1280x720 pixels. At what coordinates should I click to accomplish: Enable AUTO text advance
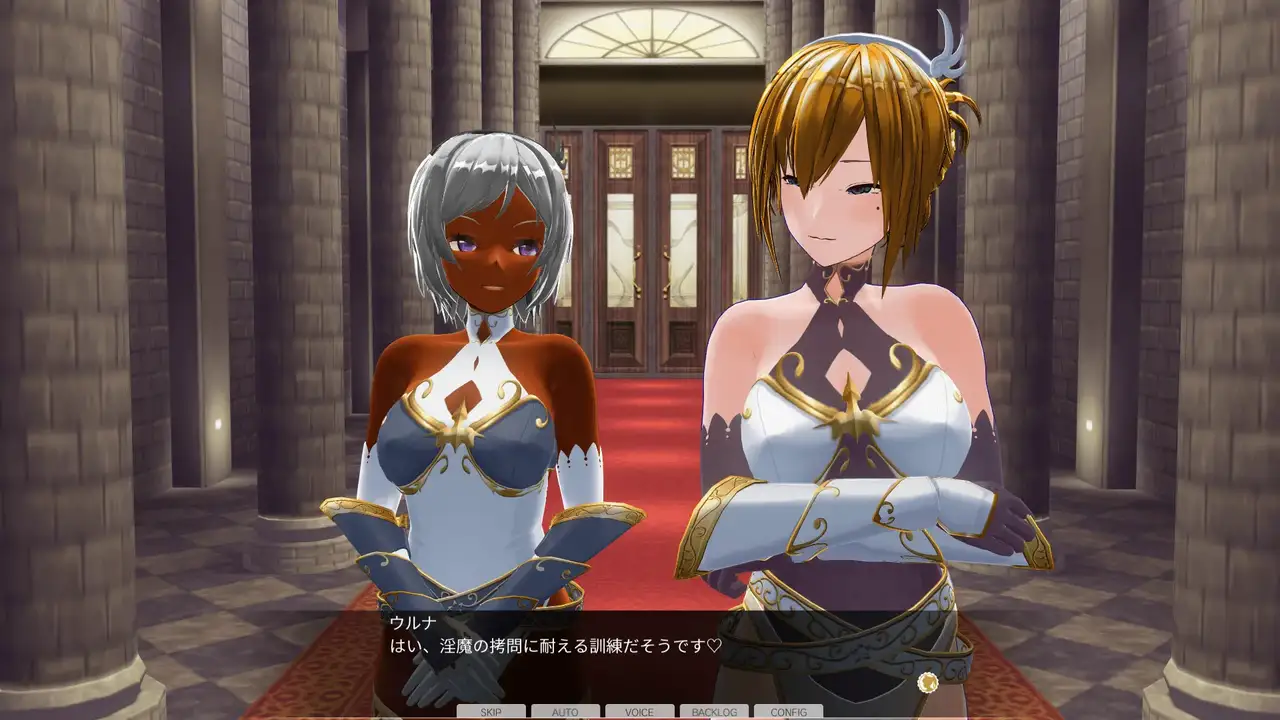(565, 712)
